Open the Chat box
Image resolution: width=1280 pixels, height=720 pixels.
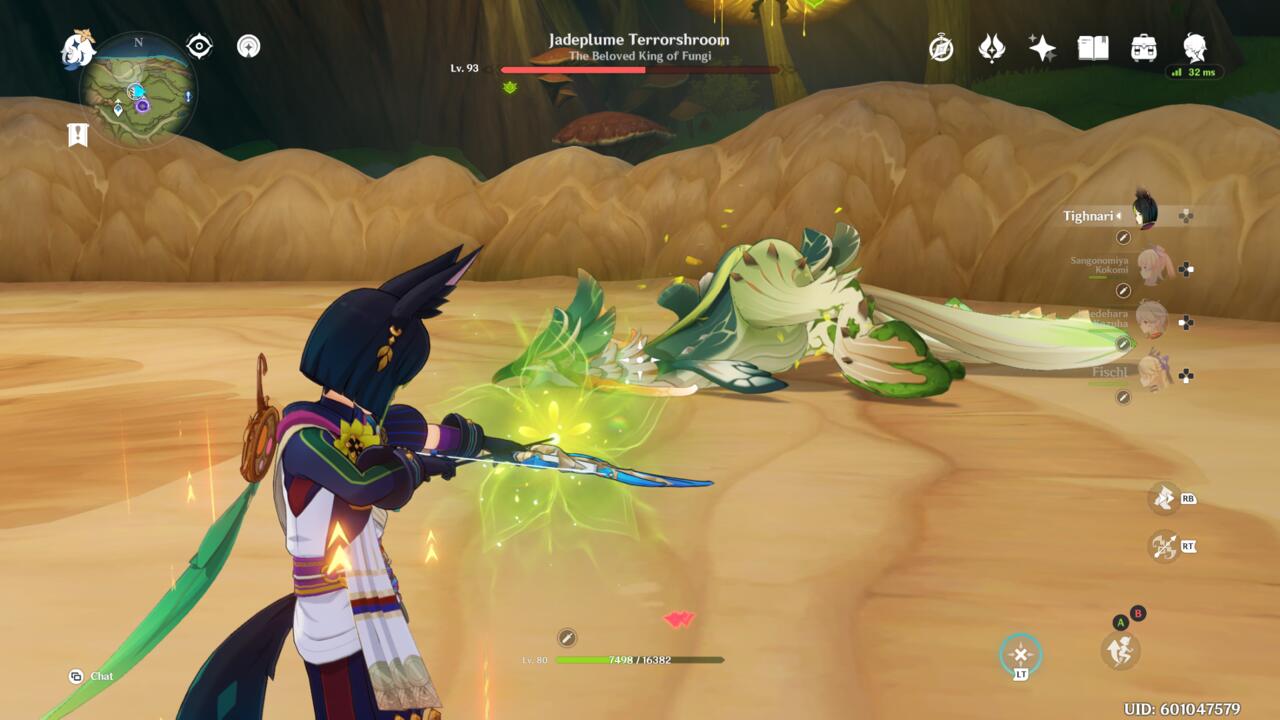coord(92,676)
